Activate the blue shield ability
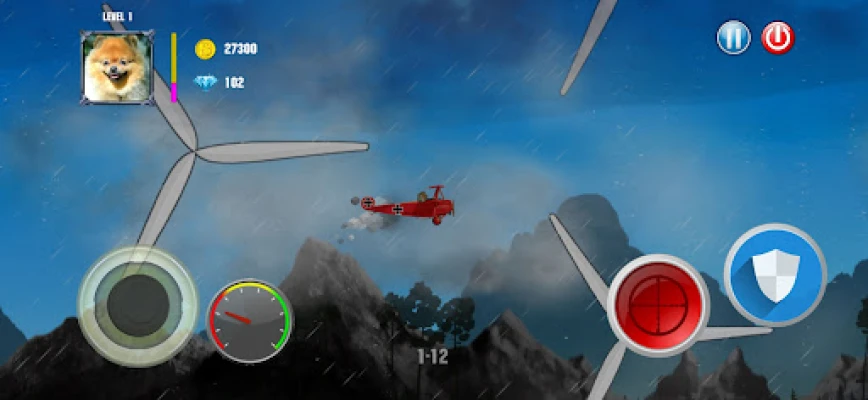This screenshot has height=400, width=868. [774, 274]
